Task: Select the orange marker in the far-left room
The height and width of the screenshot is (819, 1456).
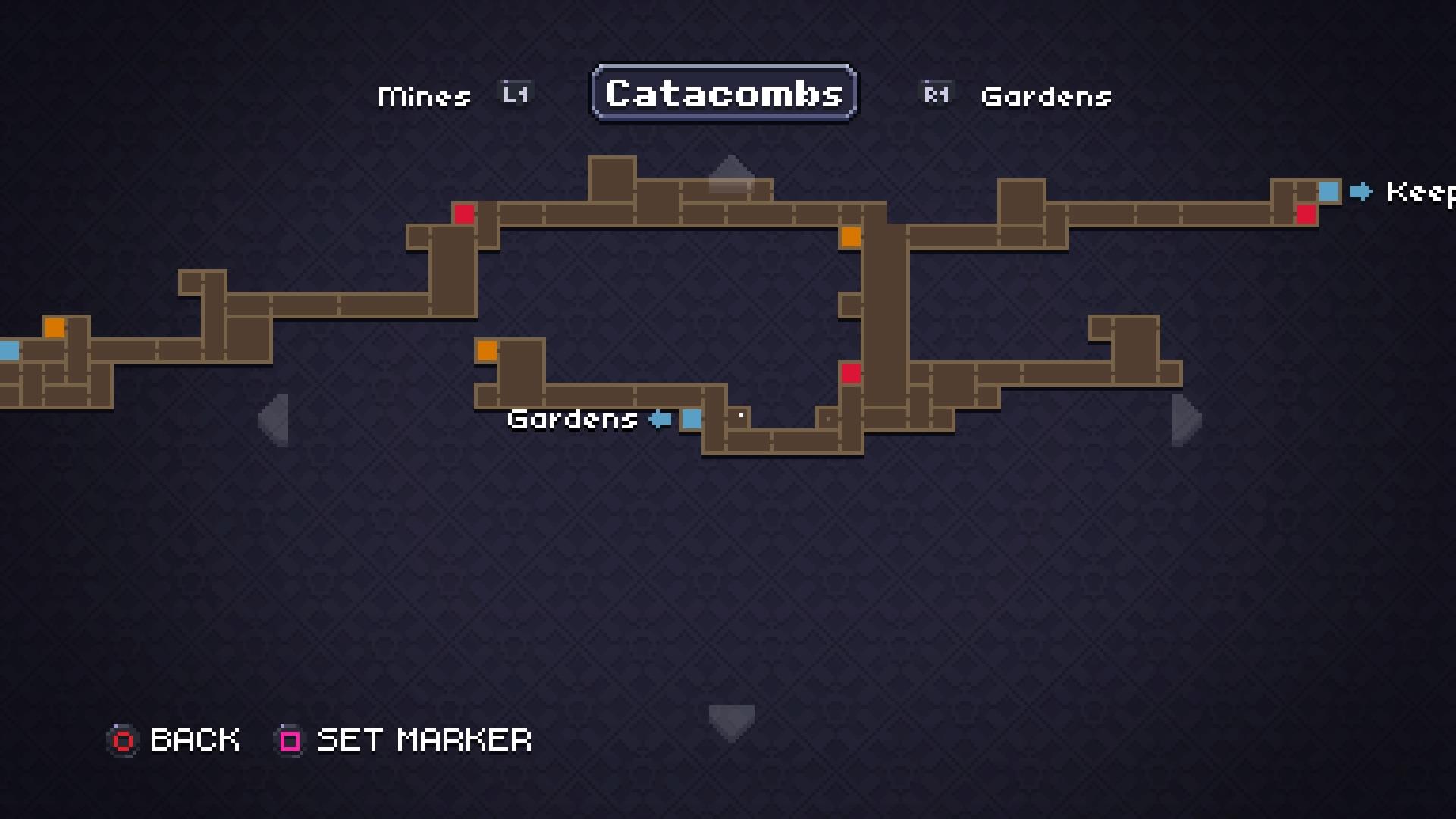Action: [55, 328]
